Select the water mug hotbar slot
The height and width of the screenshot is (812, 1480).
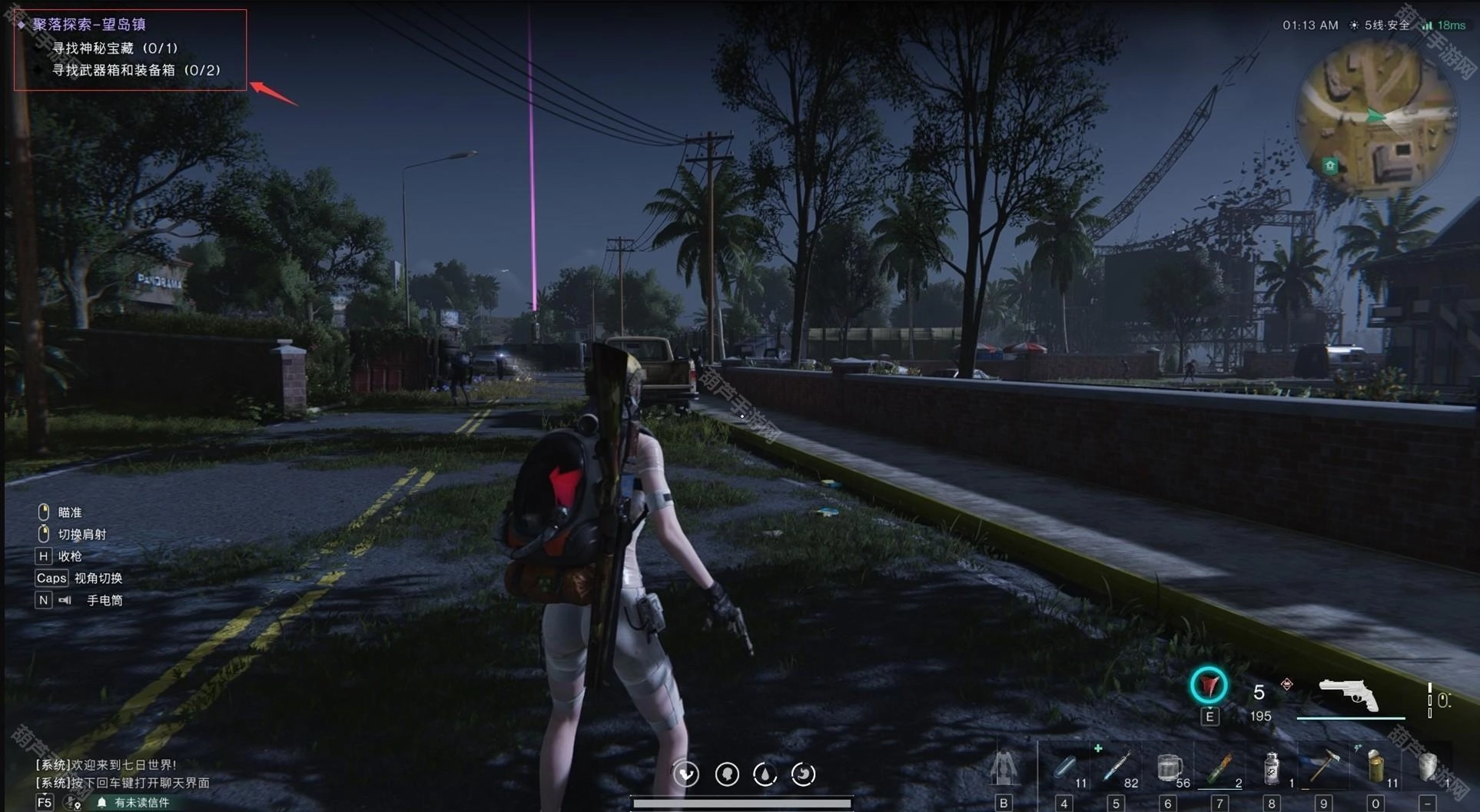coord(1168,767)
